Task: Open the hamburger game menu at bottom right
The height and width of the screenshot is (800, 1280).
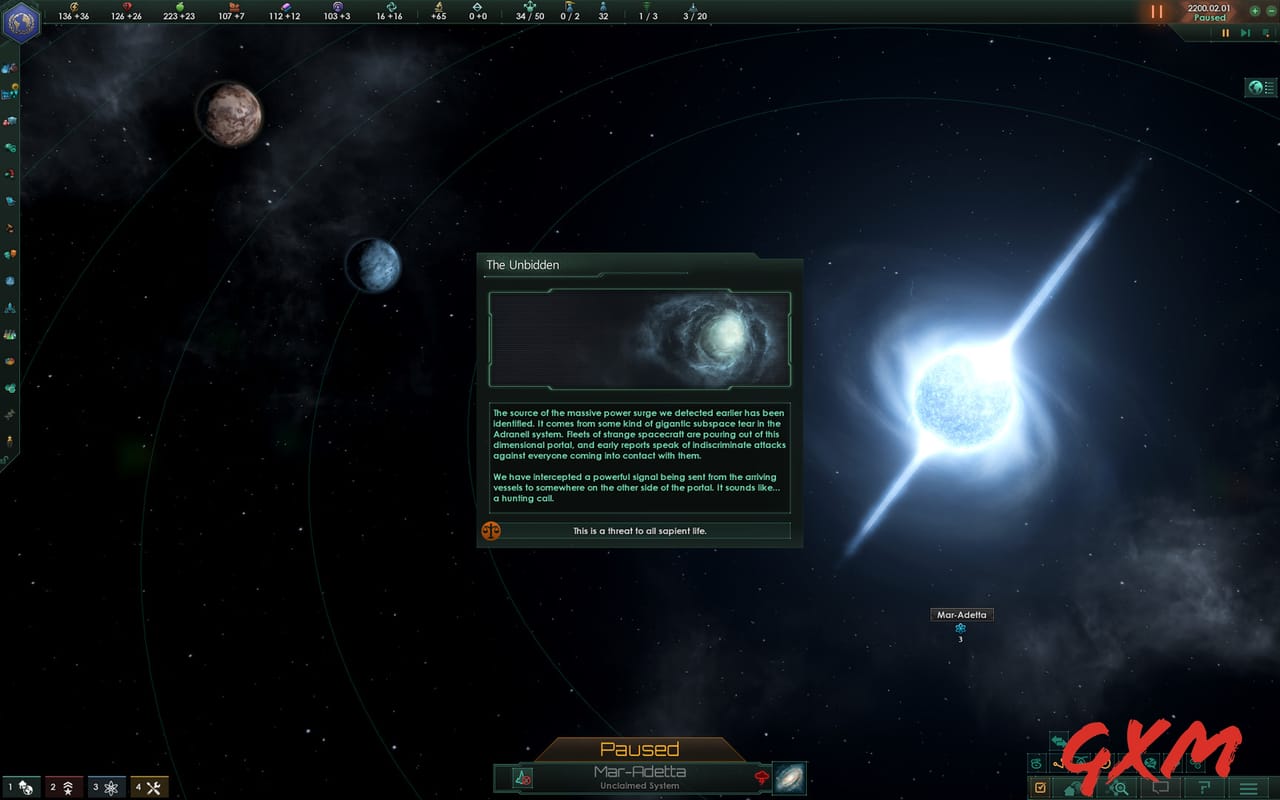Action: 1243,788
